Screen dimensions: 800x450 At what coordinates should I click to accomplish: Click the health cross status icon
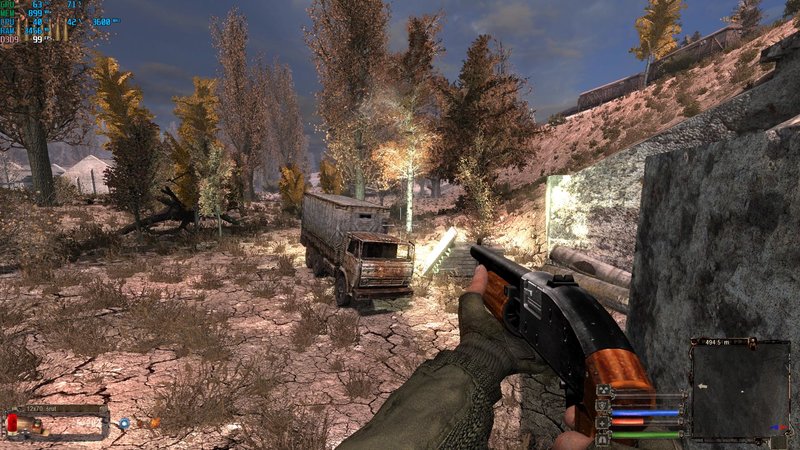603,422
